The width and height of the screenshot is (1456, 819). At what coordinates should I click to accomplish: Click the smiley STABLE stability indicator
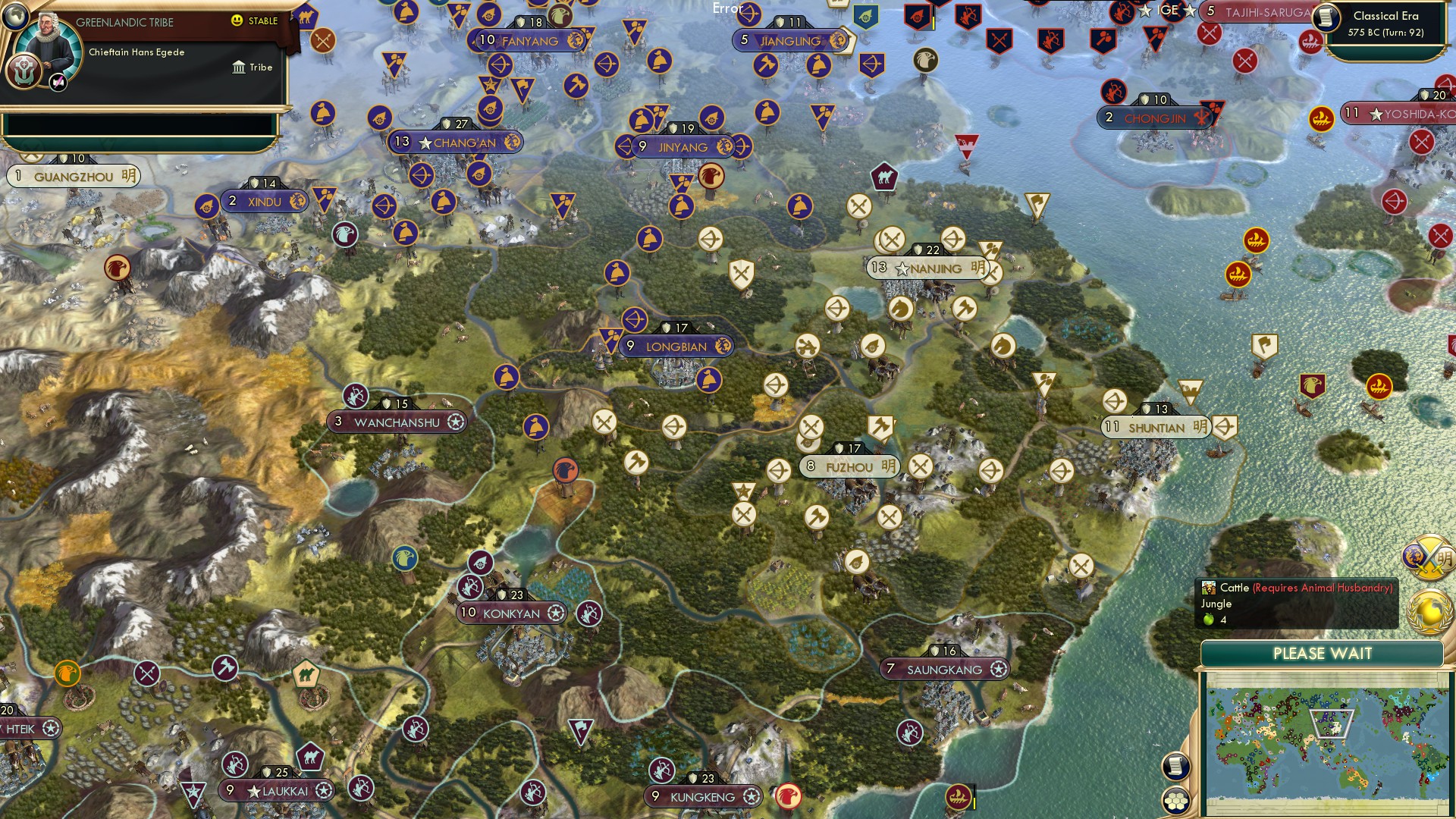click(237, 20)
